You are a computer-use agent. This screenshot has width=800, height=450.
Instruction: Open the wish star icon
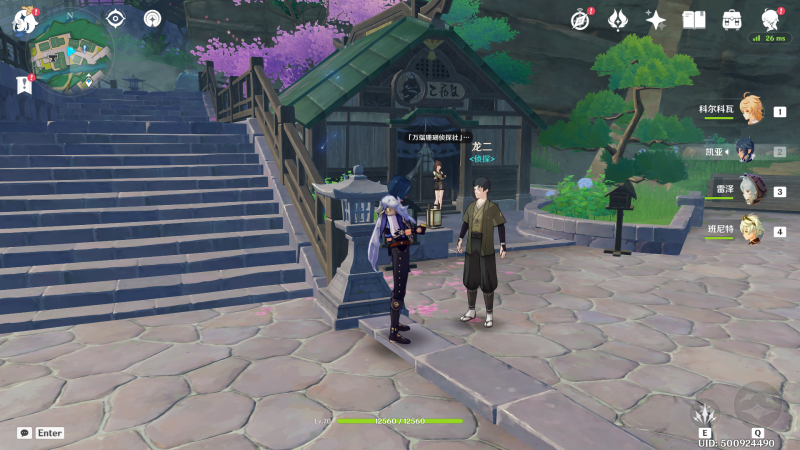tap(656, 19)
